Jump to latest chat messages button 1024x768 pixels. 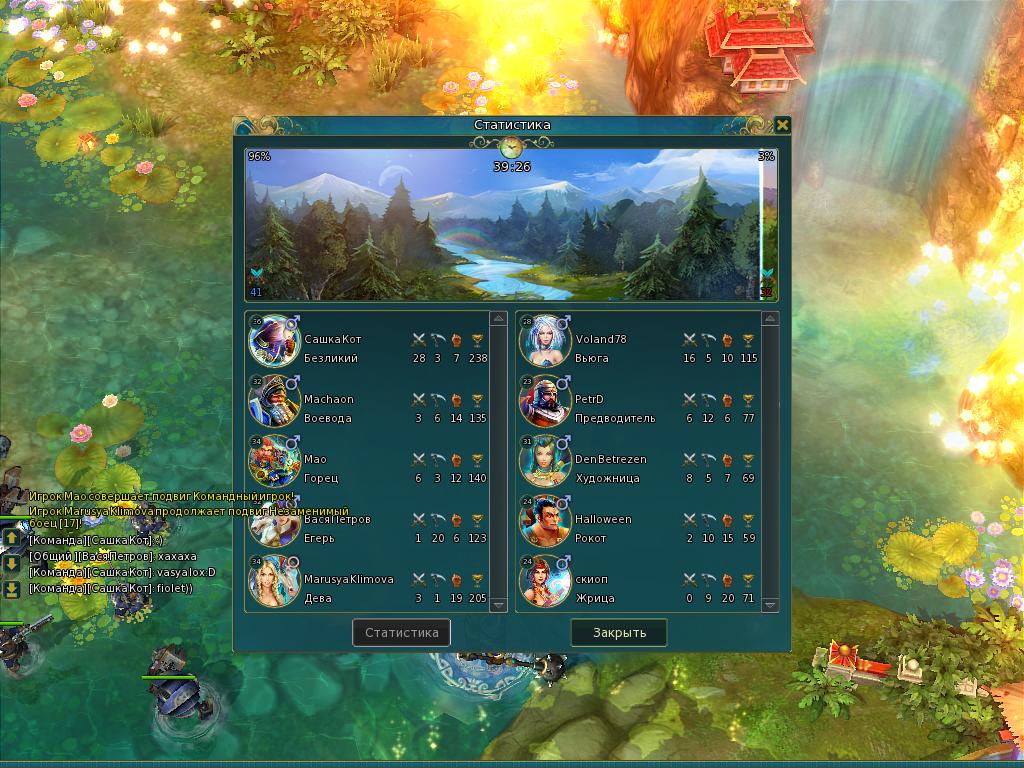point(11,589)
